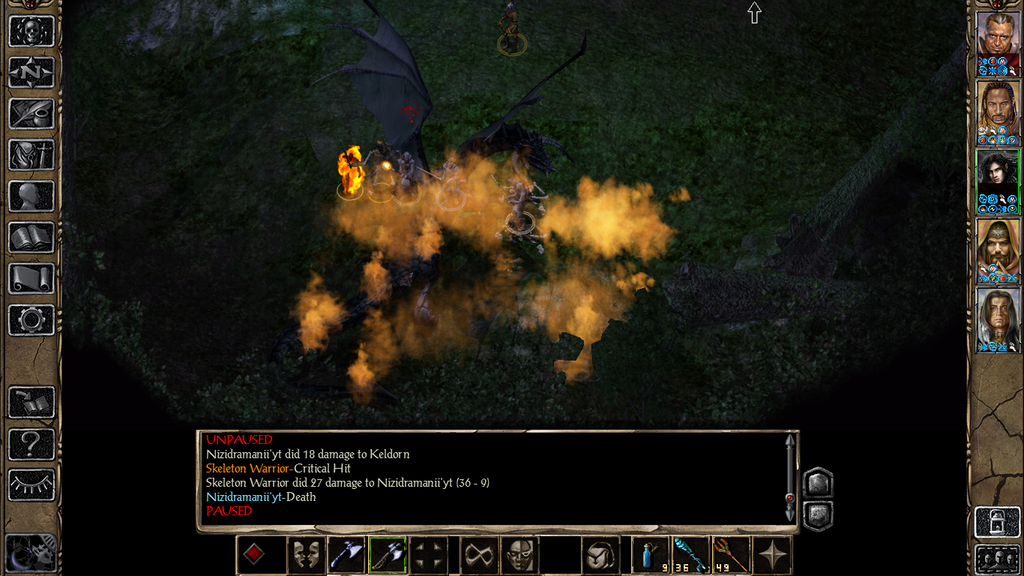Viewport: 1024px width, 576px height.
Task: Rest the party using the closed eye button
Action: coord(31,485)
